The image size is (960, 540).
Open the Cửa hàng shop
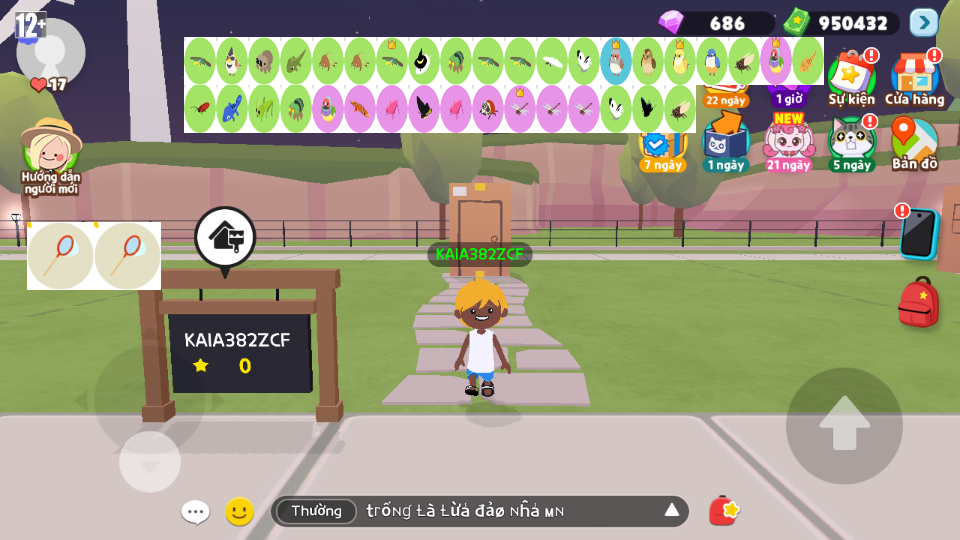(x=914, y=77)
